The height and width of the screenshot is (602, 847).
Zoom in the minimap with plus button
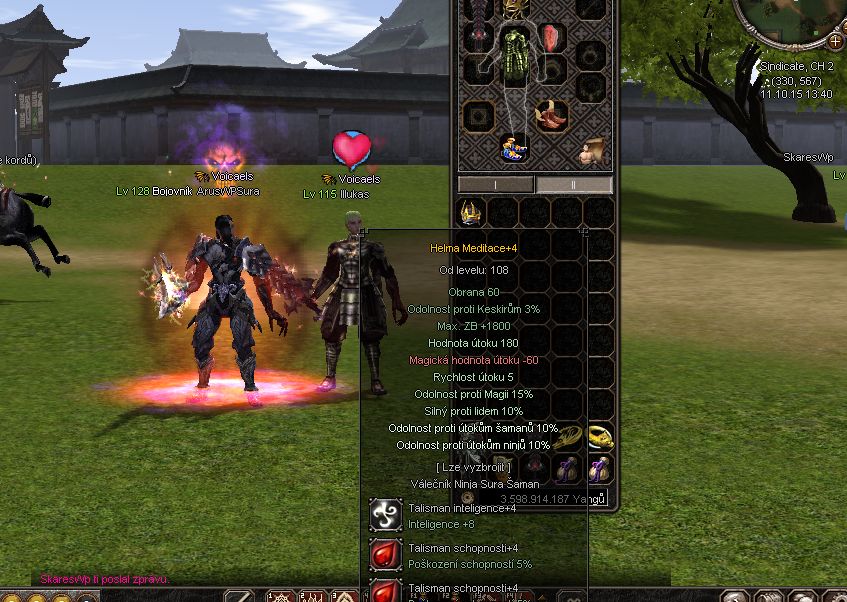(x=835, y=41)
